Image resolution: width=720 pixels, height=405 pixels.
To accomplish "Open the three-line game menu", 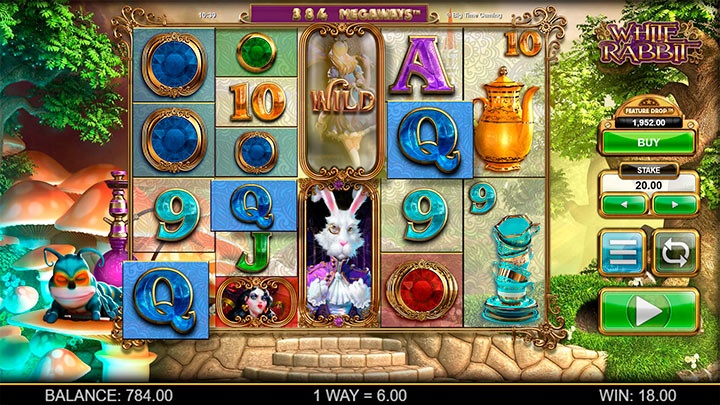I will 622,251.
